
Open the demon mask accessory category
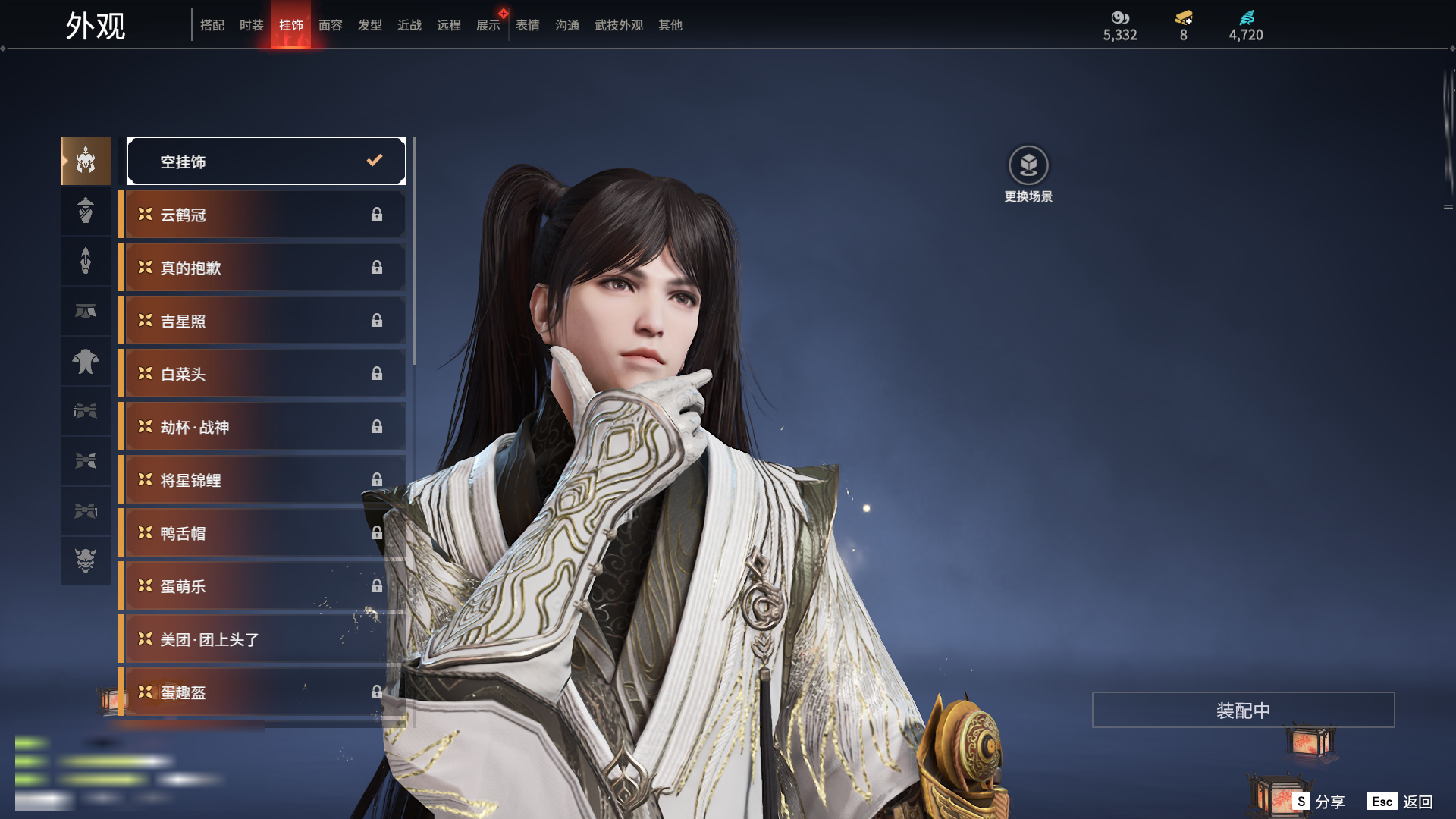(86, 560)
